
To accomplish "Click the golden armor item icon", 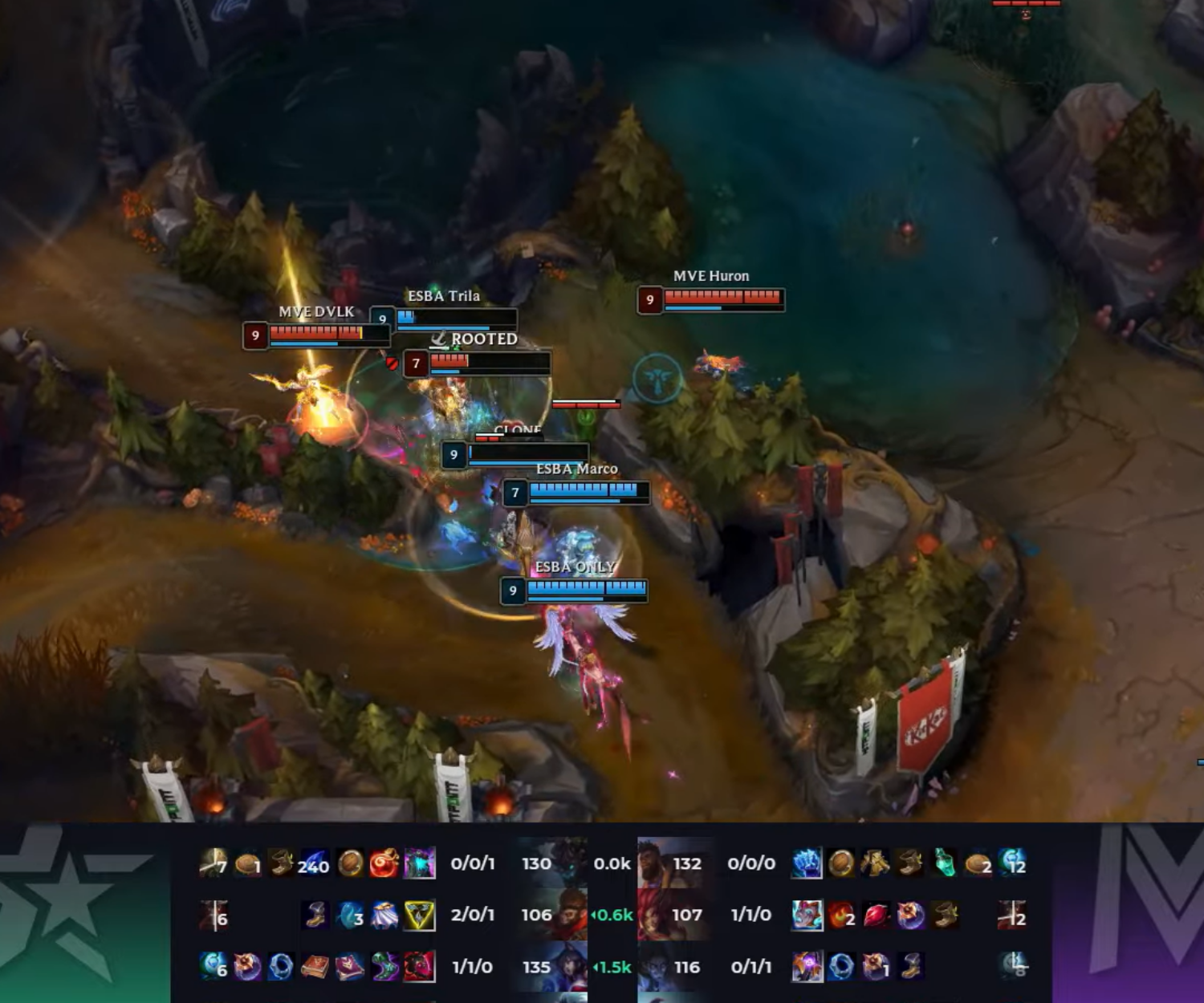I will coord(876,863).
